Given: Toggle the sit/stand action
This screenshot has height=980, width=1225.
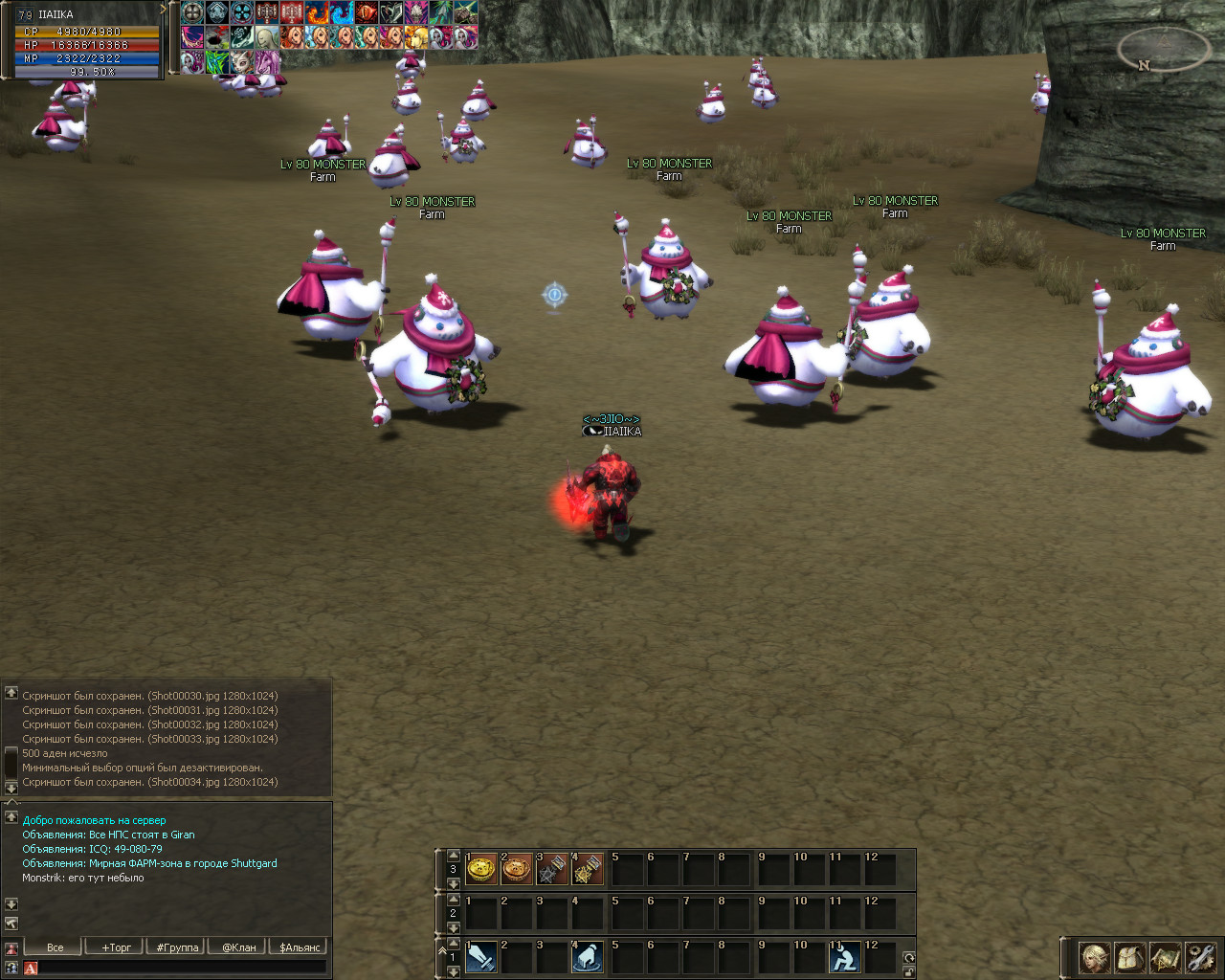Looking at the screenshot, I should pos(844,957).
